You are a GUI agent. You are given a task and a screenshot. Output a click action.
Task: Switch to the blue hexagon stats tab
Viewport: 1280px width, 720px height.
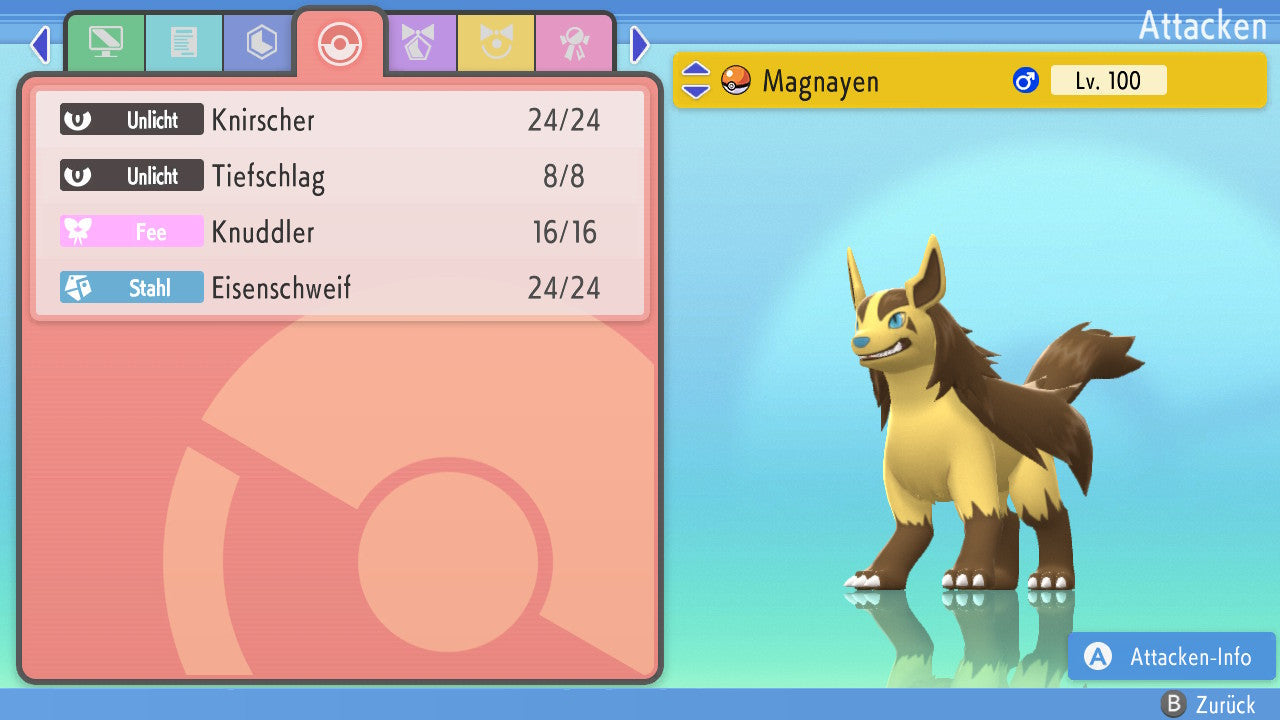click(x=261, y=43)
